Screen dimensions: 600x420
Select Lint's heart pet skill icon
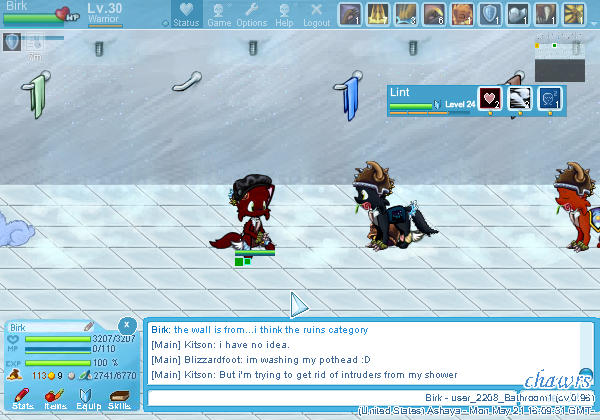pyautogui.click(x=490, y=98)
